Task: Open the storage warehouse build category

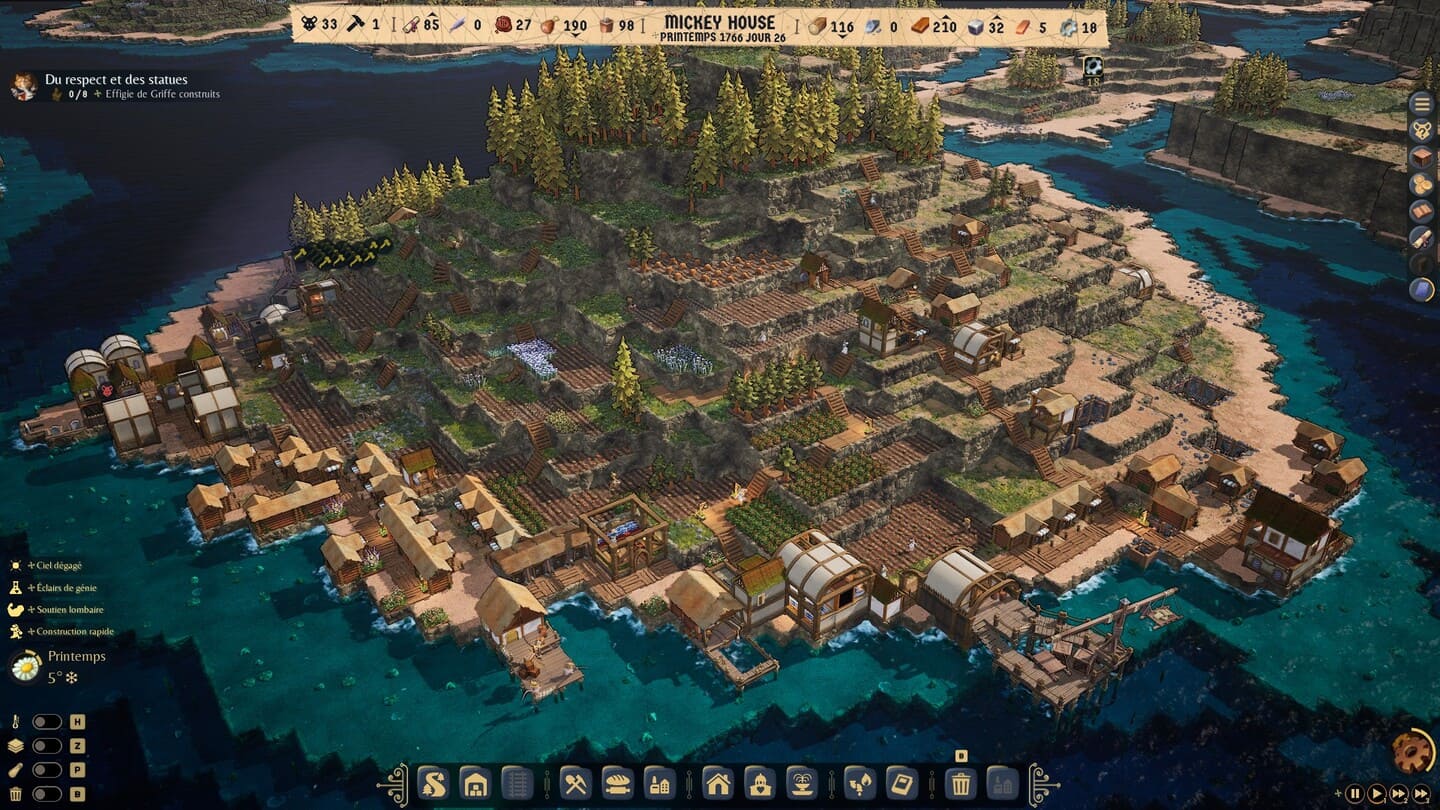Action: pos(474,782)
